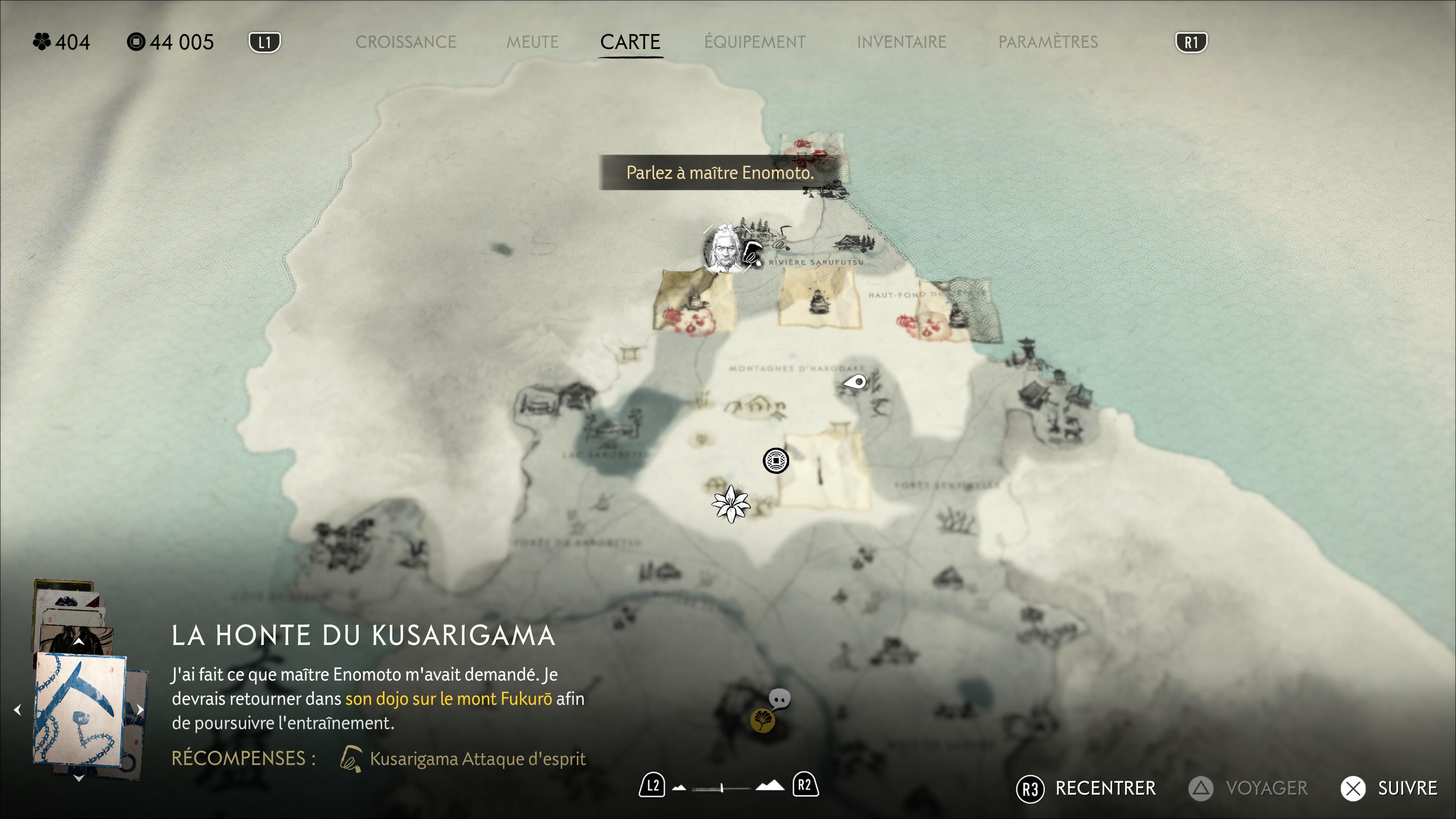Switch to the Équipement tab
The width and height of the screenshot is (1456, 819).
tap(755, 42)
